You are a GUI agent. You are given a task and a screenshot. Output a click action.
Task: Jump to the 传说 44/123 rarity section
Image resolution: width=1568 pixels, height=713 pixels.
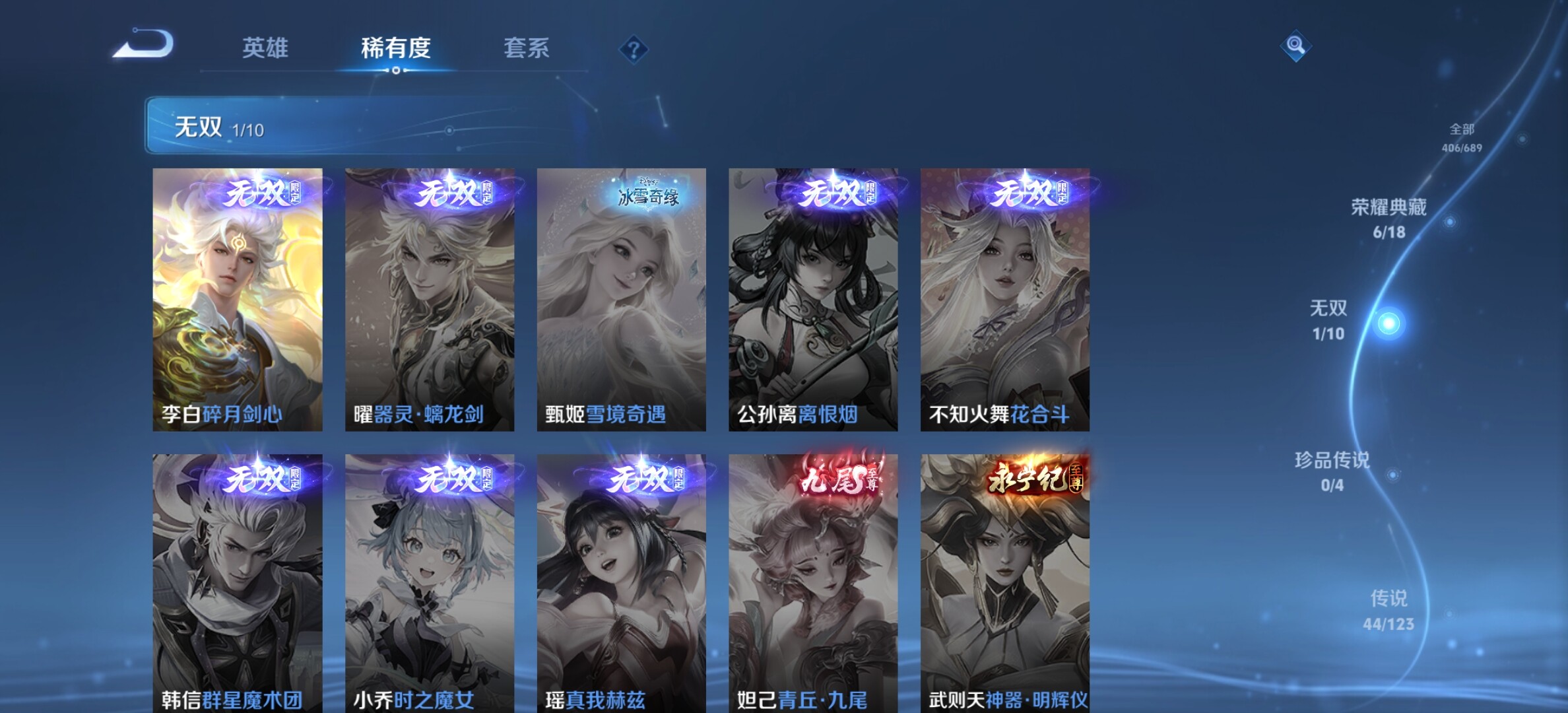tap(1388, 610)
